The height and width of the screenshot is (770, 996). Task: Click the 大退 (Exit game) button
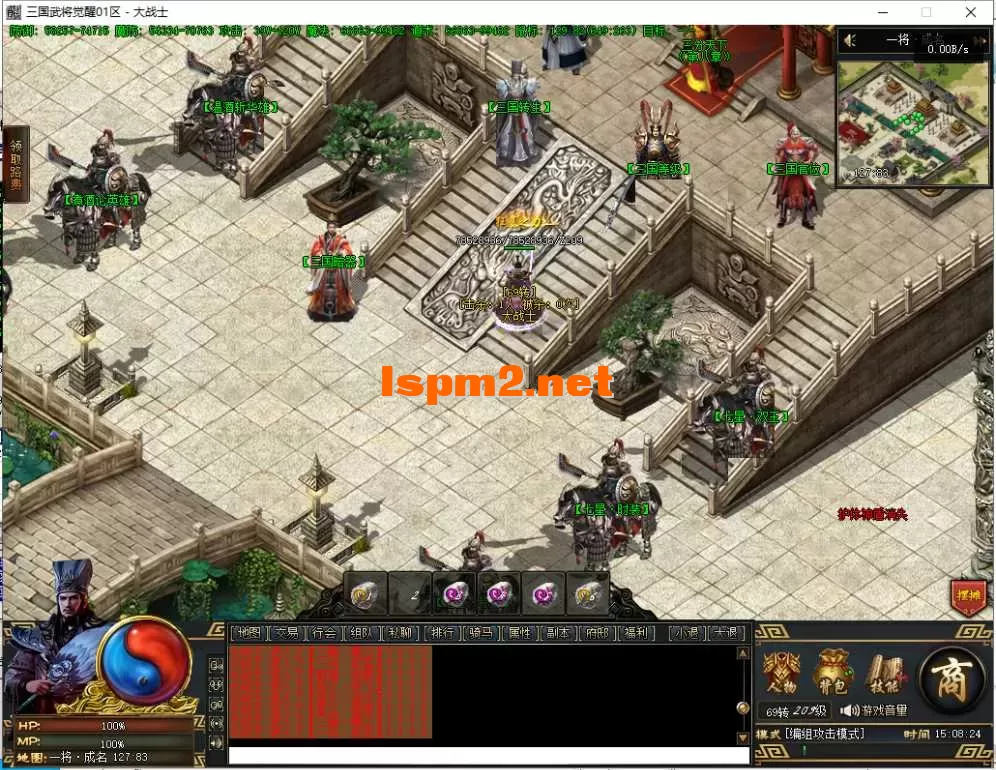(725, 633)
